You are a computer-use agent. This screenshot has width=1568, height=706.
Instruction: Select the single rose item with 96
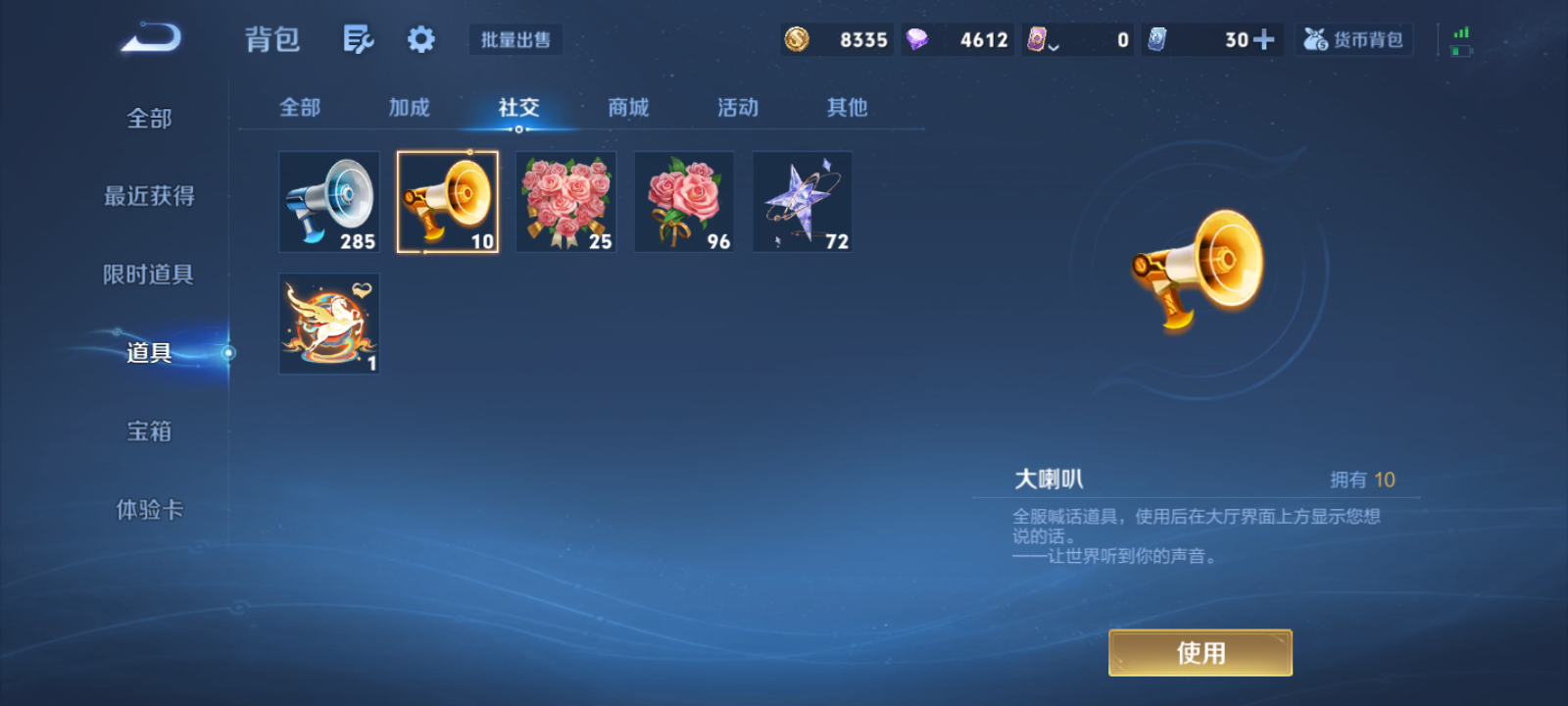click(x=684, y=201)
